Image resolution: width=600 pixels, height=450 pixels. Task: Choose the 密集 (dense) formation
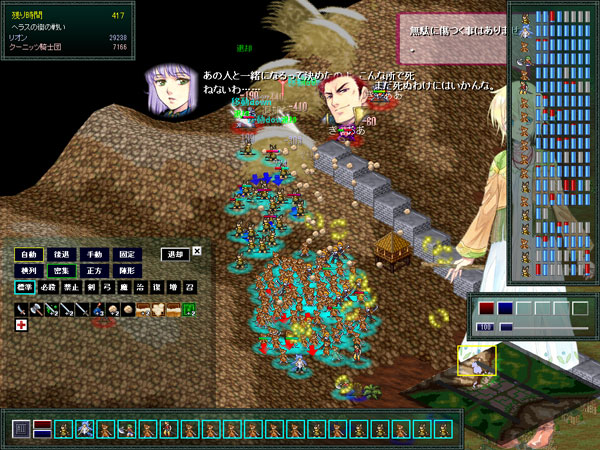click(63, 270)
